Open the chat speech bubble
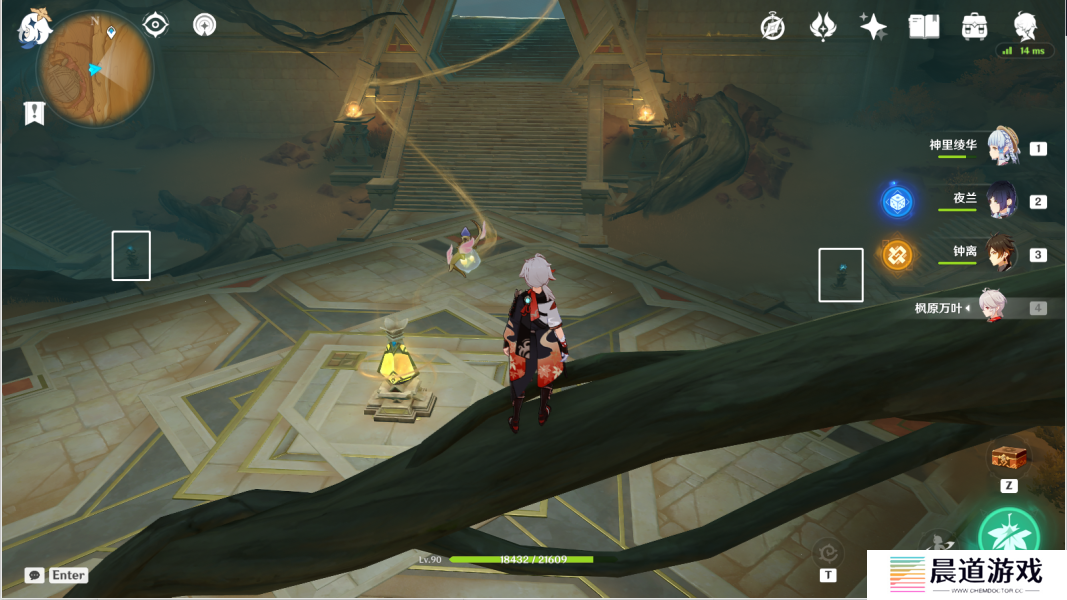The height and width of the screenshot is (600, 1067). 35,575
